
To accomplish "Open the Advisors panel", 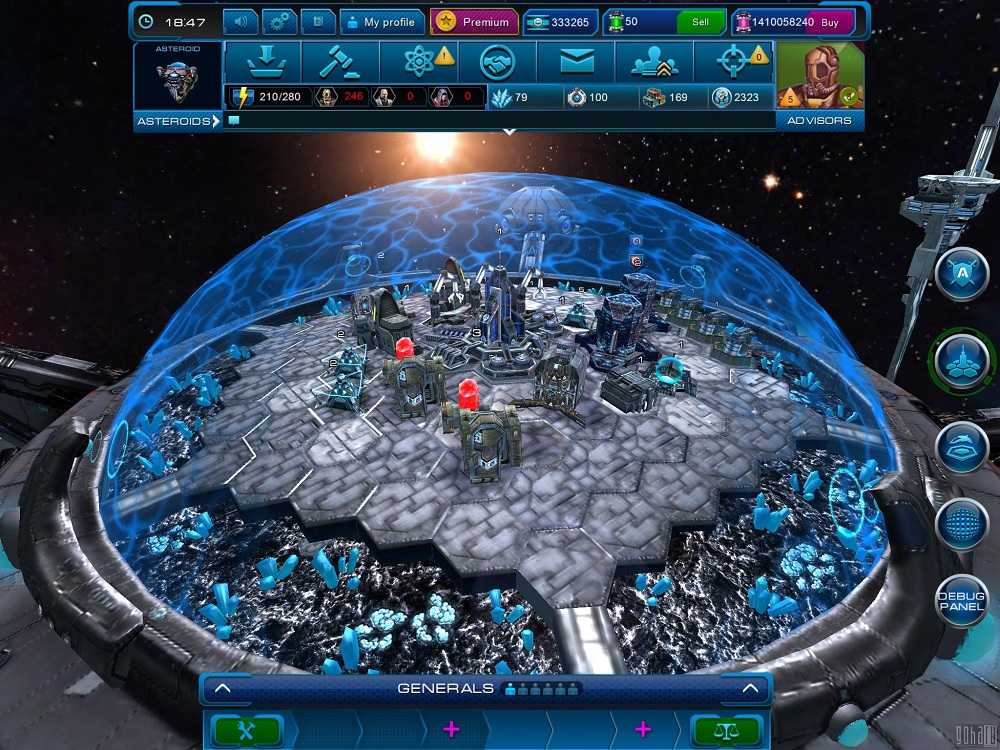I will coord(819,121).
